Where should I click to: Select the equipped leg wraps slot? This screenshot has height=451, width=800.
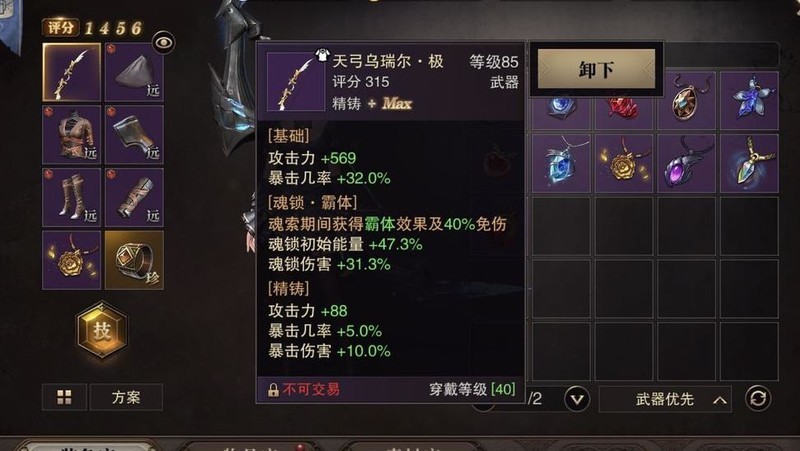click(134, 197)
